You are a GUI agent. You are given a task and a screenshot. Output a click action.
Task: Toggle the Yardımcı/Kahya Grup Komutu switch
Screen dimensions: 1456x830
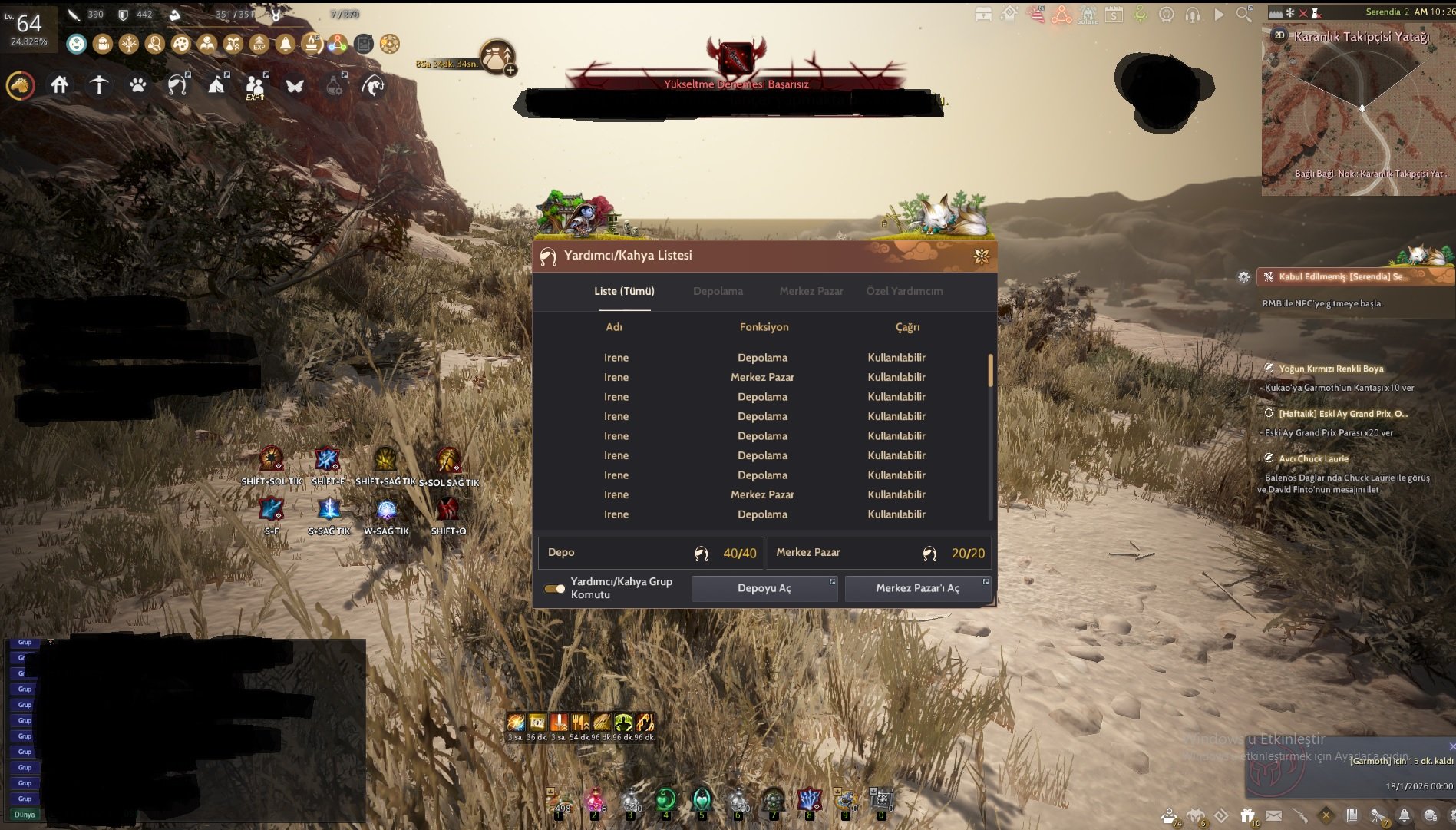point(554,589)
